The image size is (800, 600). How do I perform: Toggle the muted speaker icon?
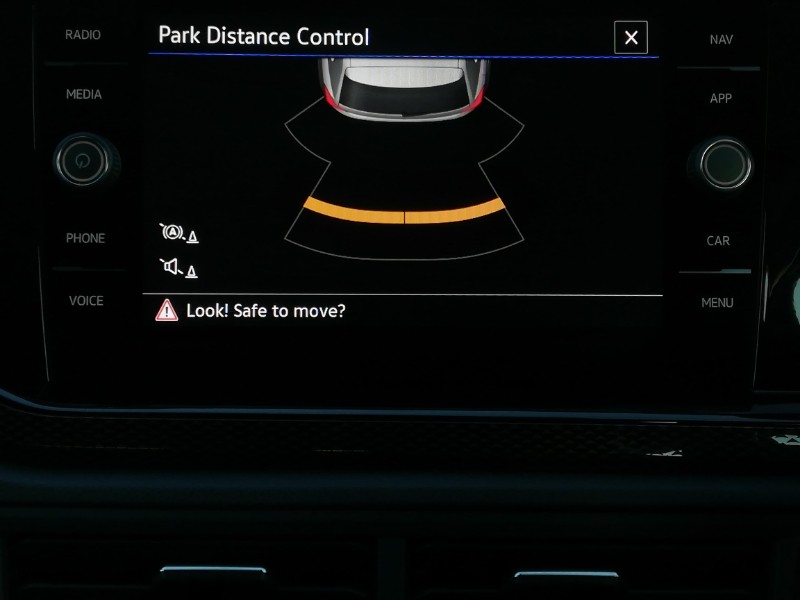coord(177,268)
